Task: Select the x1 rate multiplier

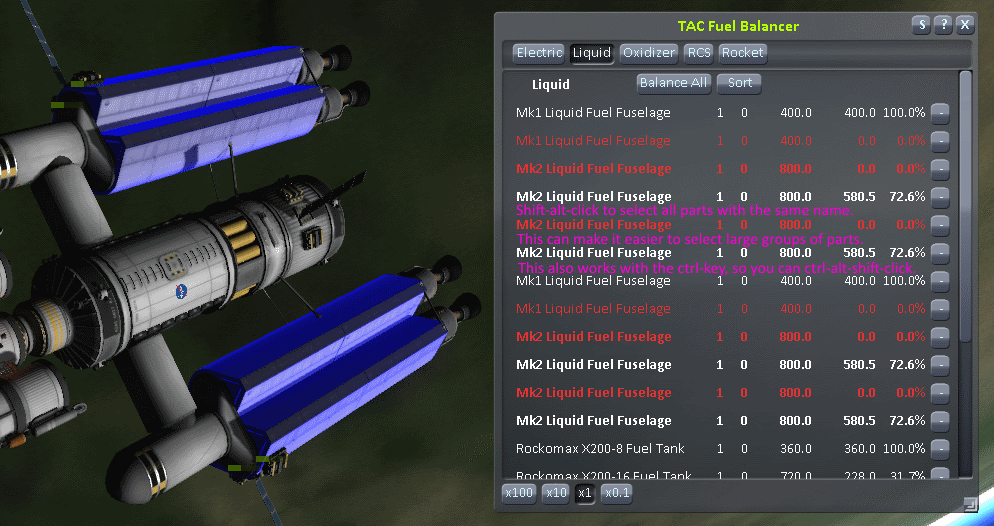Action: click(x=586, y=493)
